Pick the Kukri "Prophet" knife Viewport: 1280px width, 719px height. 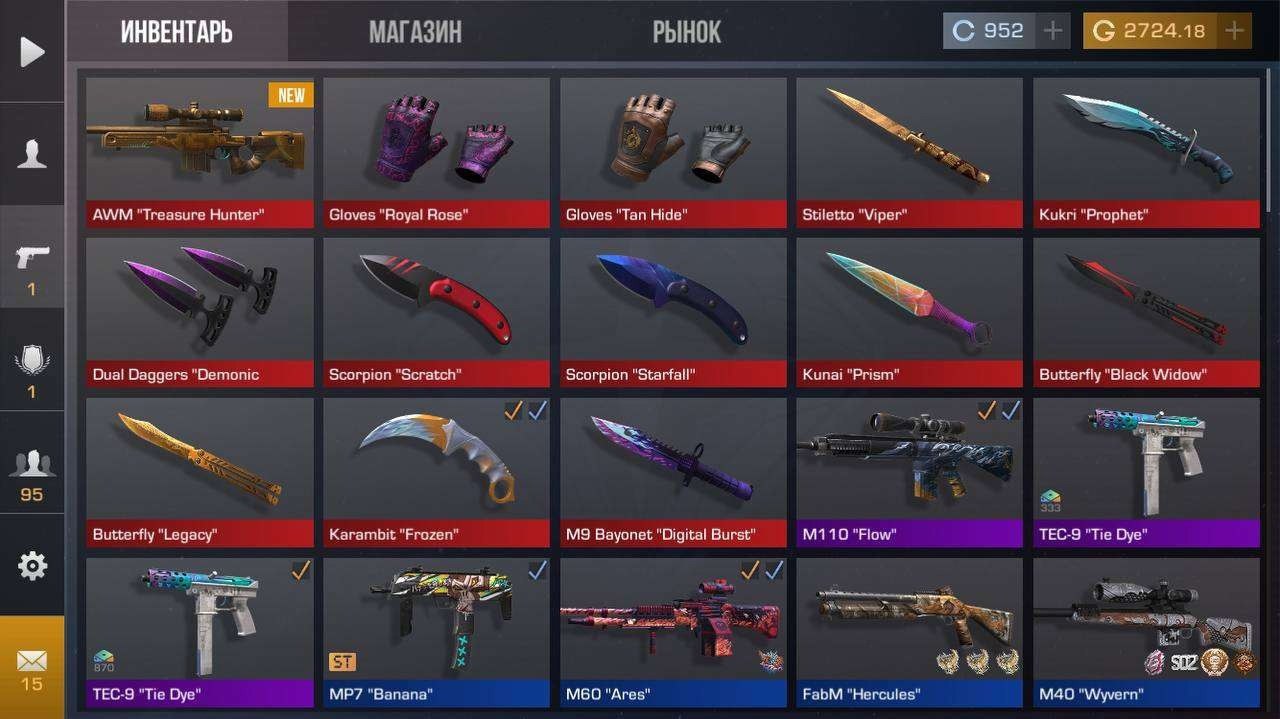point(1146,153)
